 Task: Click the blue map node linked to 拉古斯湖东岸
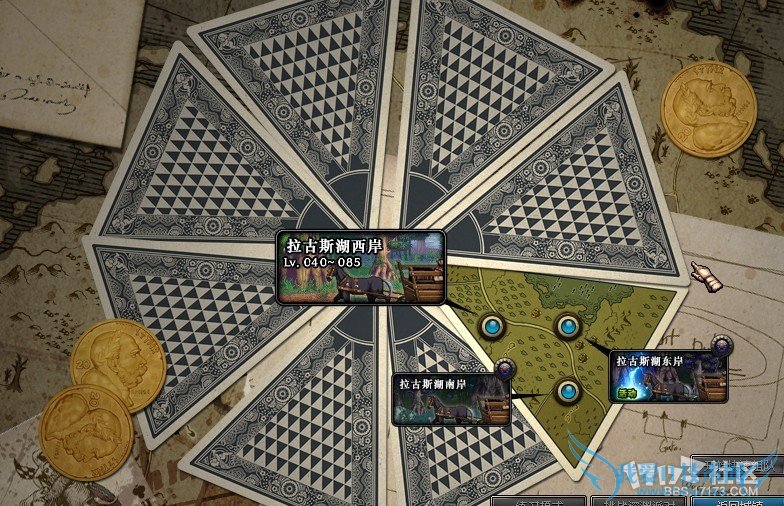coord(568,326)
